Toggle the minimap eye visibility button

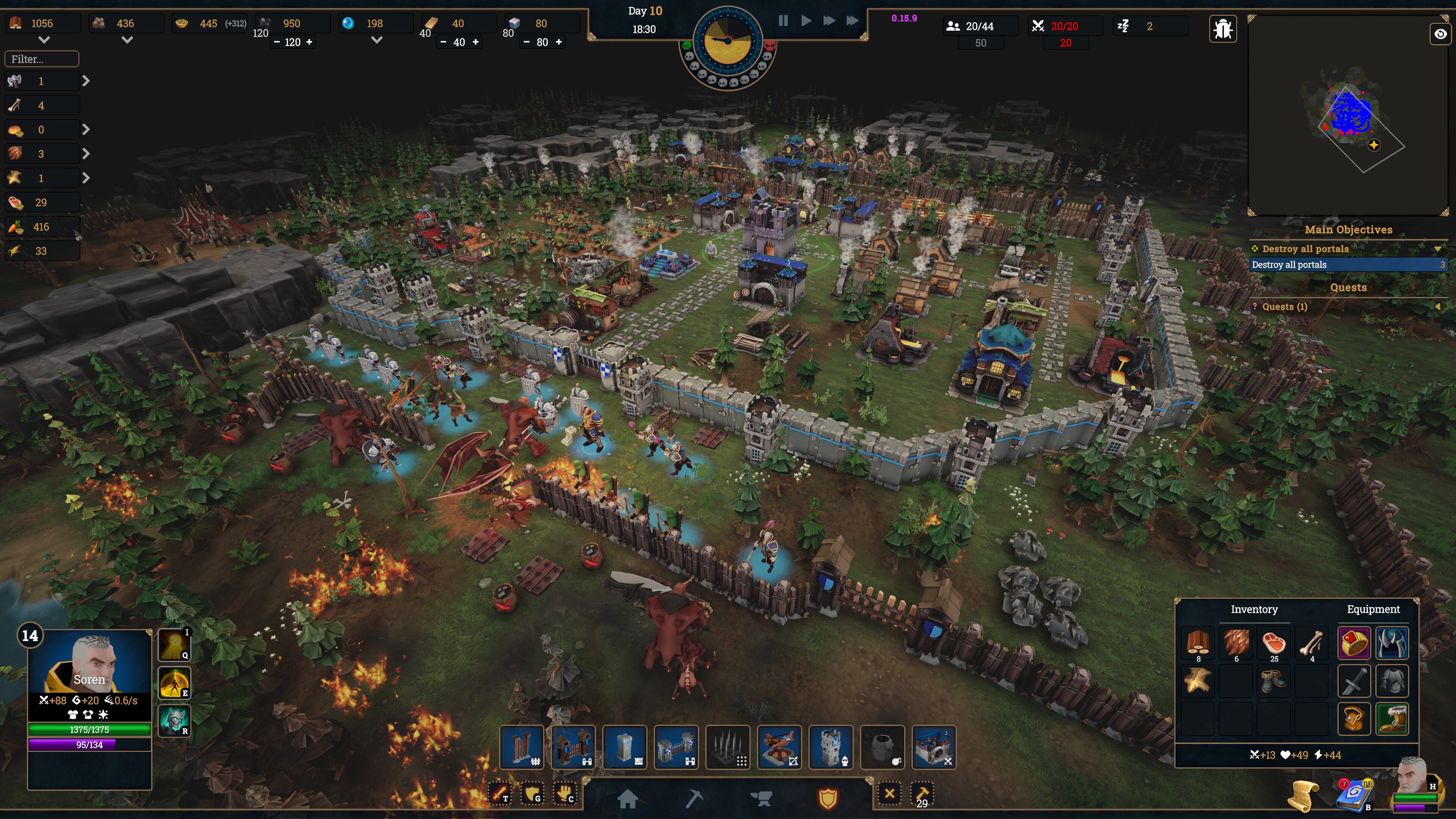click(x=1440, y=34)
